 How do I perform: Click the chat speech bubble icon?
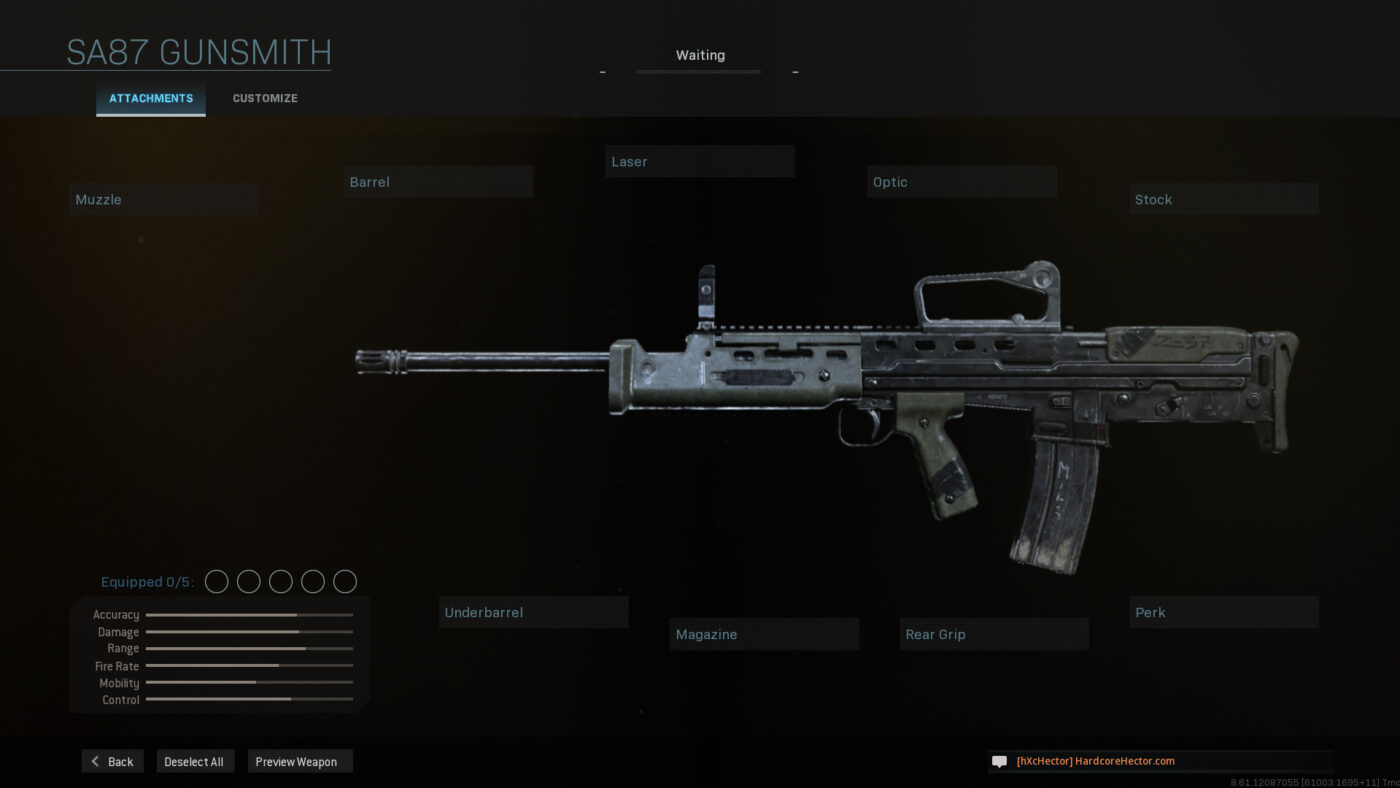[x=998, y=761]
